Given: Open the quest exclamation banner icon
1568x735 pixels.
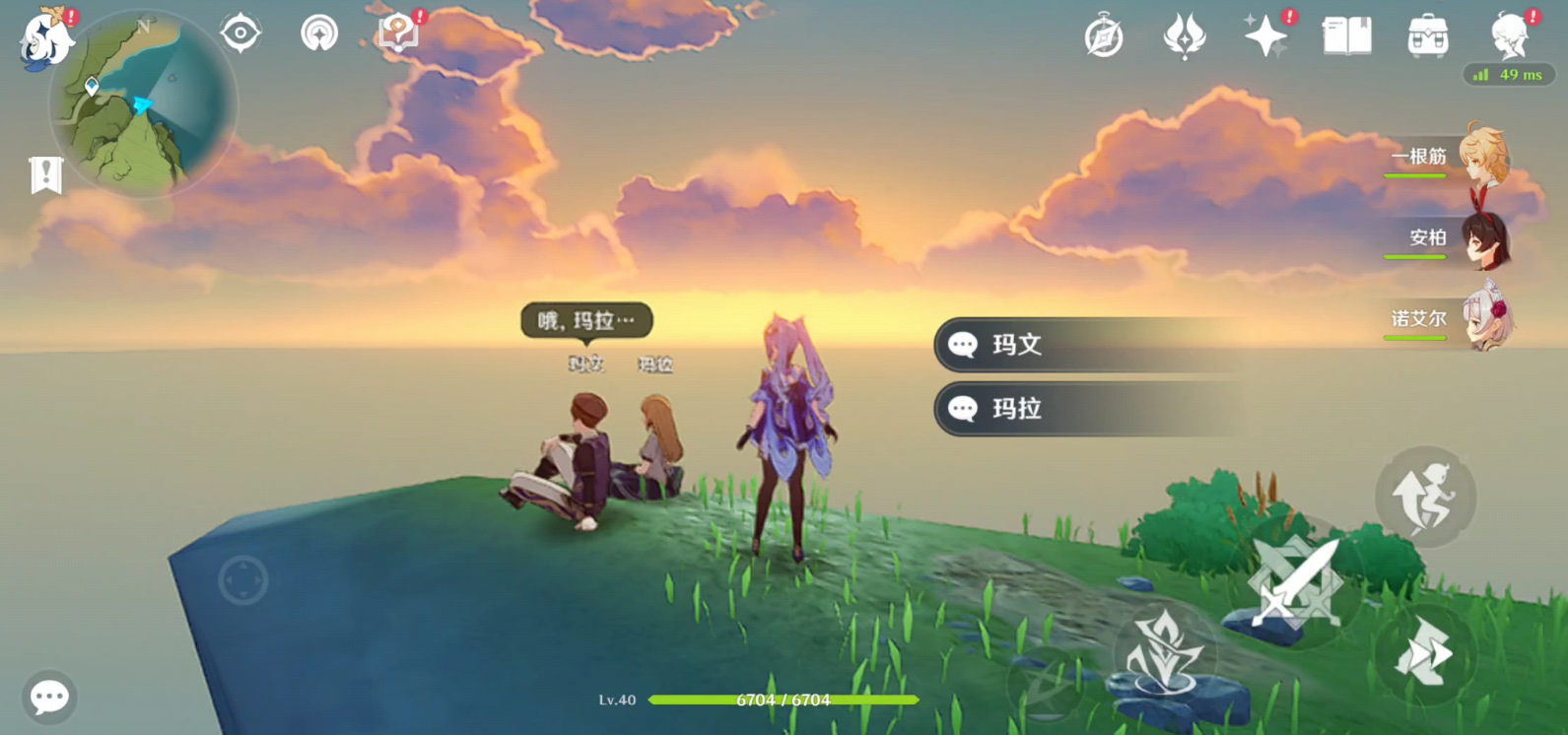Looking at the screenshot, I should click(x=45, y=175).
